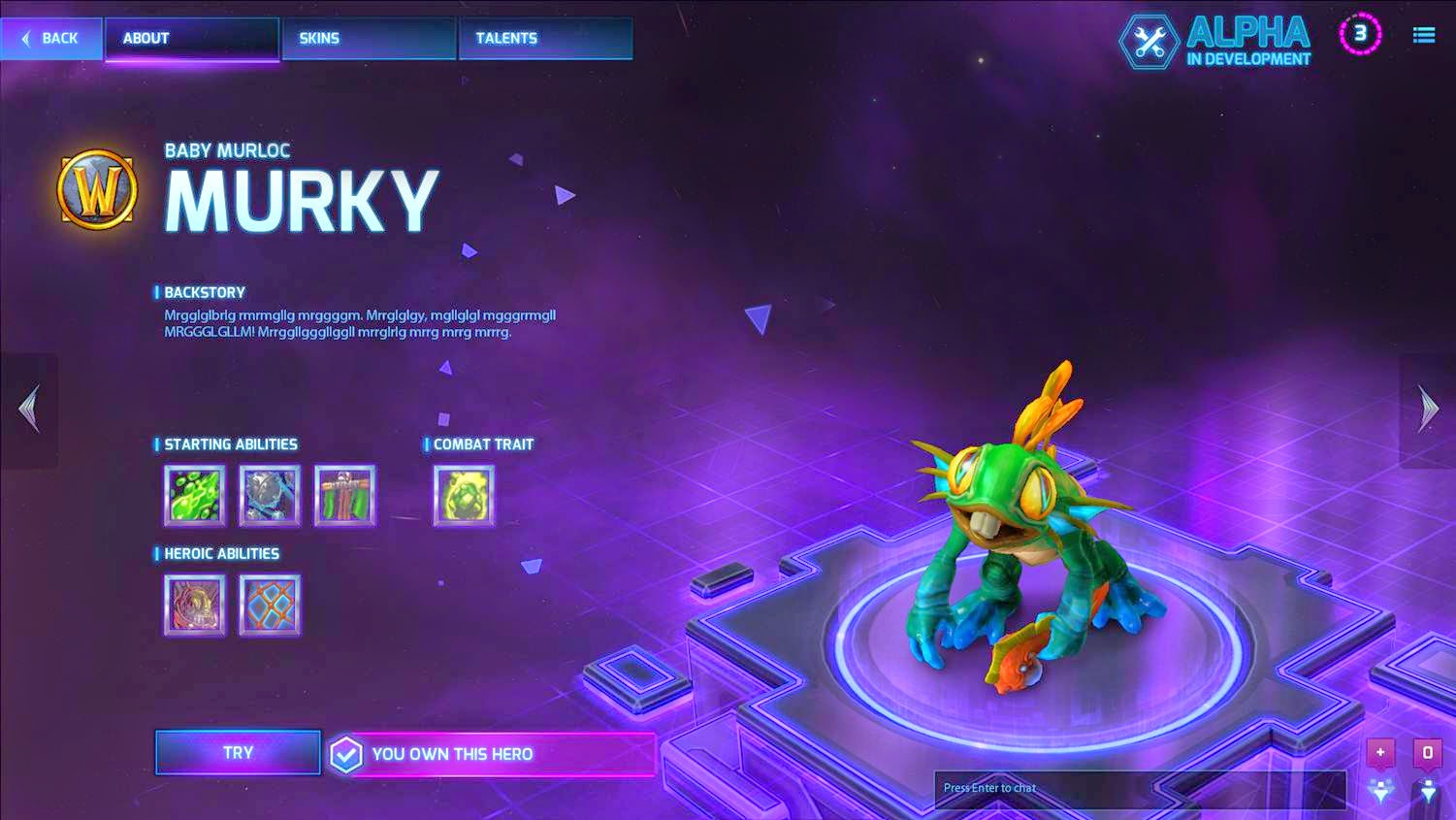Click the Back button
The width and height of the screenshot is (1456, 820).
[x=50, y=38]
